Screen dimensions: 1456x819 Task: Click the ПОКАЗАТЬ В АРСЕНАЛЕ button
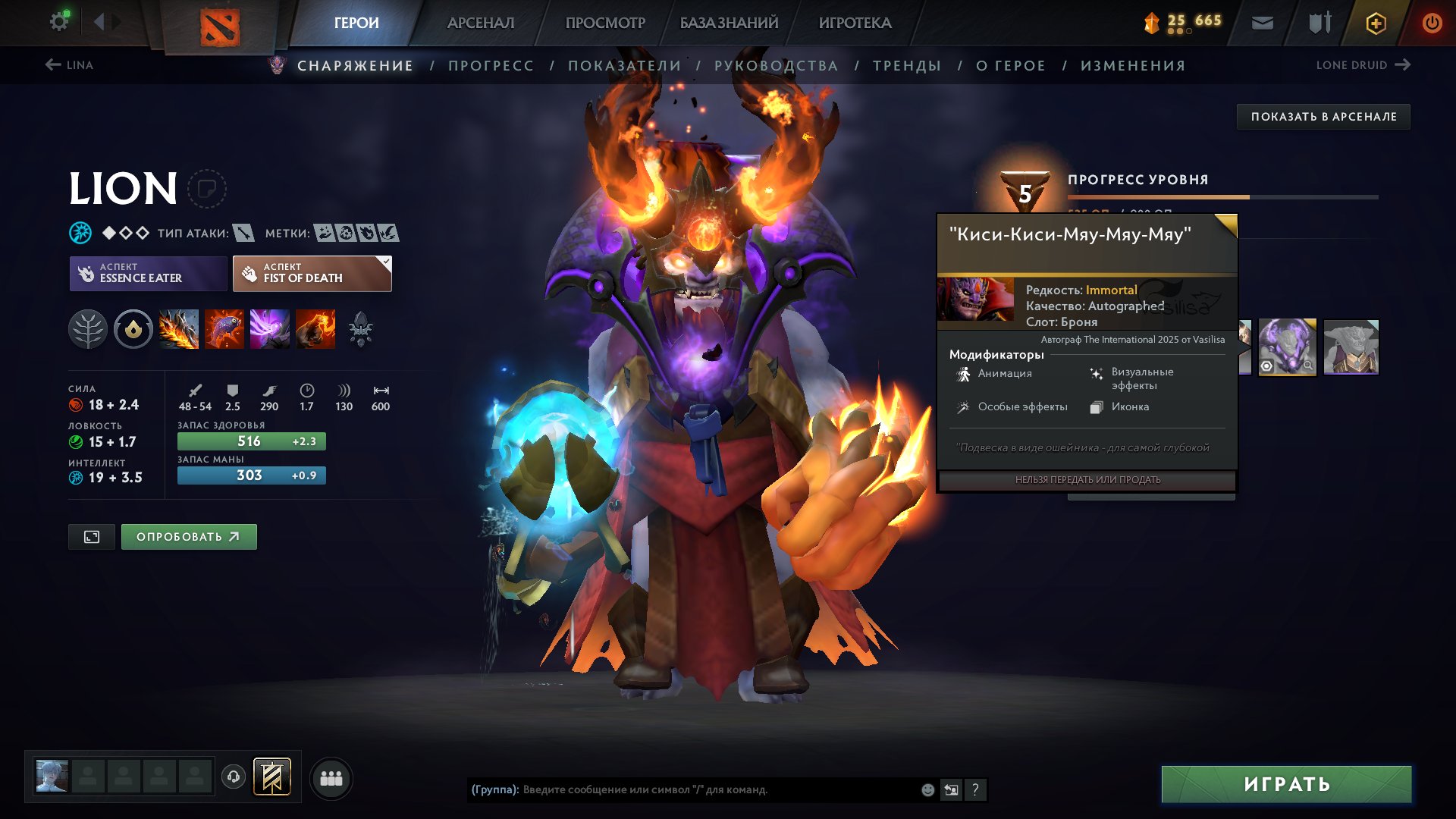click(1323, 117)
